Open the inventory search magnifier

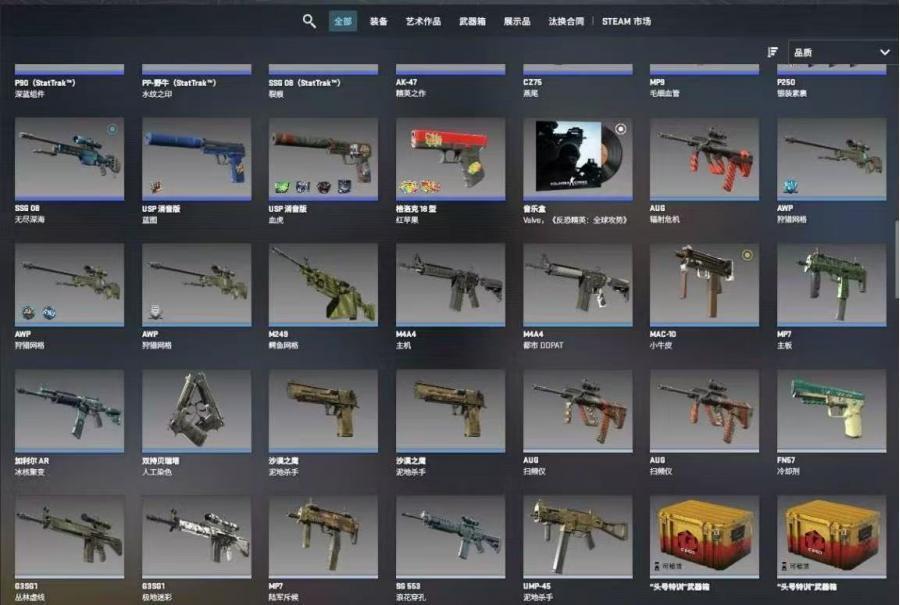(x=309, y=21)
